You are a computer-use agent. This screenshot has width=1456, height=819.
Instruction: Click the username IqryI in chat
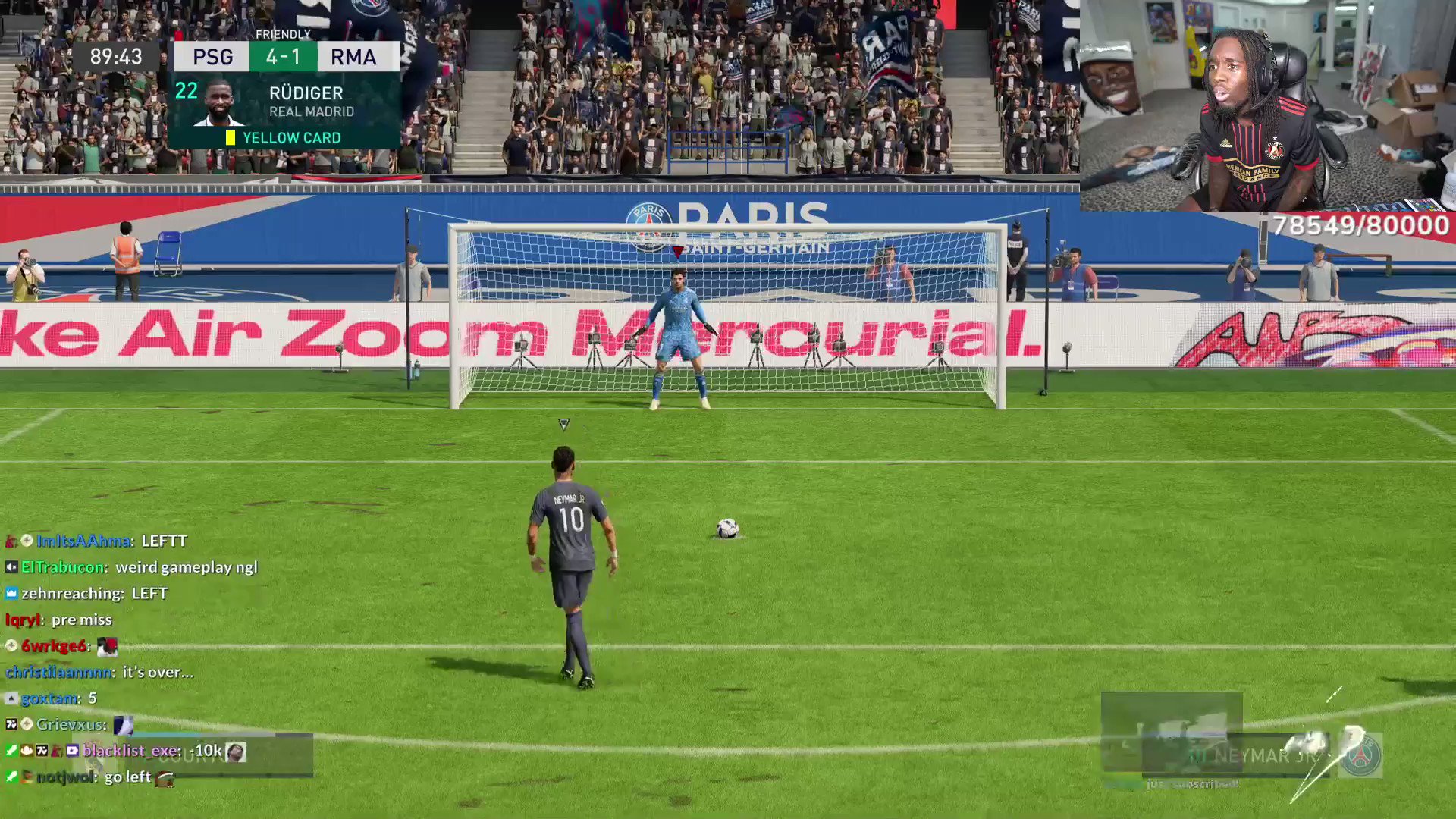[21, 620]
